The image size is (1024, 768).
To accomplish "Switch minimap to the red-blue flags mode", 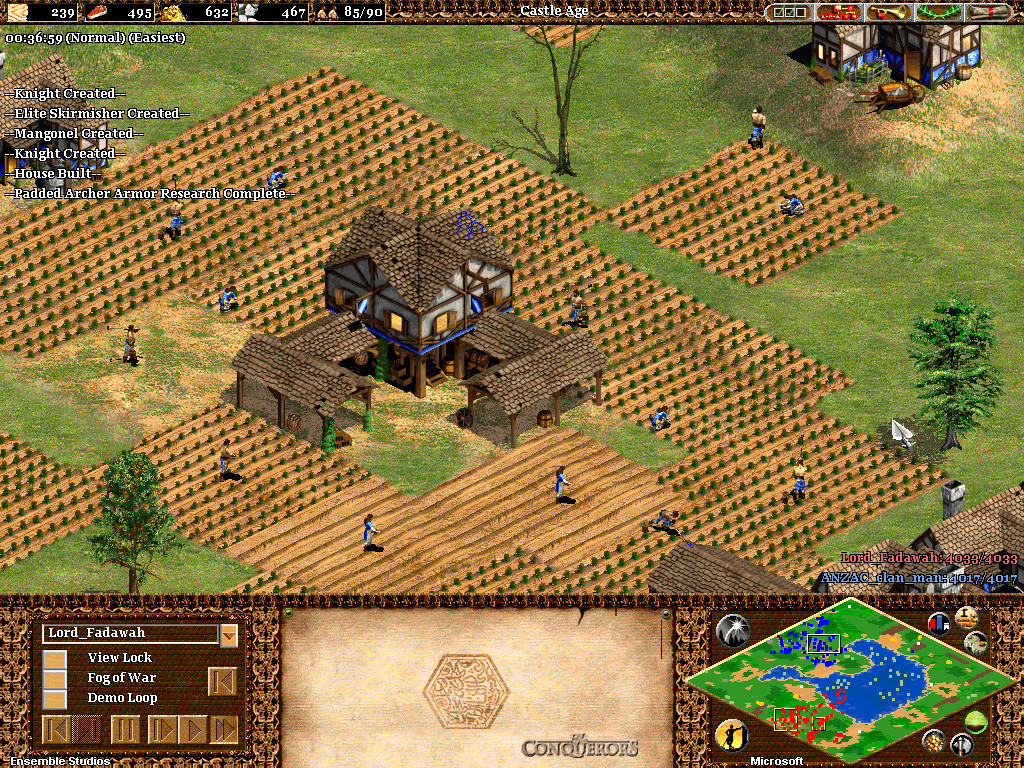I will pyautogui.click(x=940, y=623).
